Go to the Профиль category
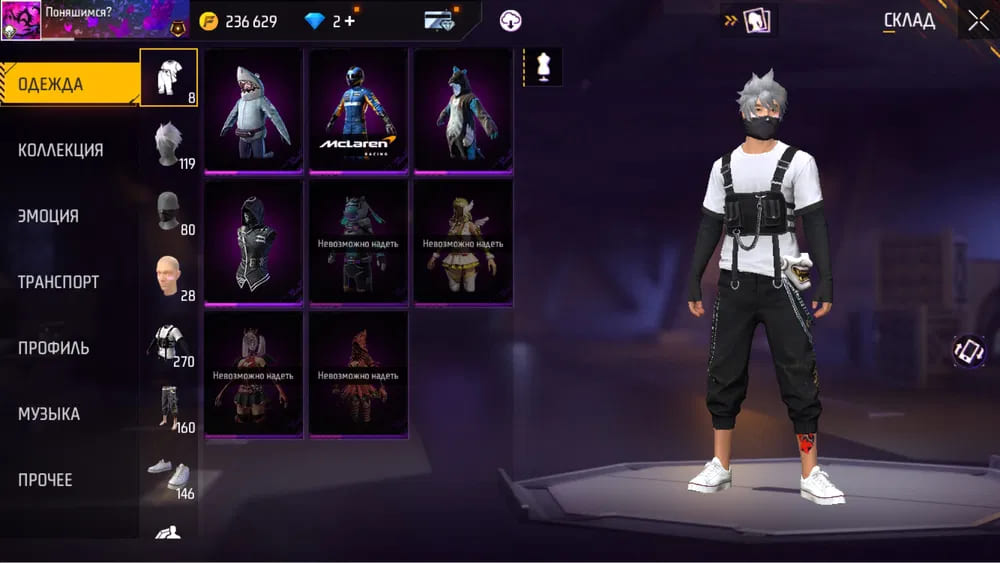The image size is (1000, 563). click(x=54, y=348)
